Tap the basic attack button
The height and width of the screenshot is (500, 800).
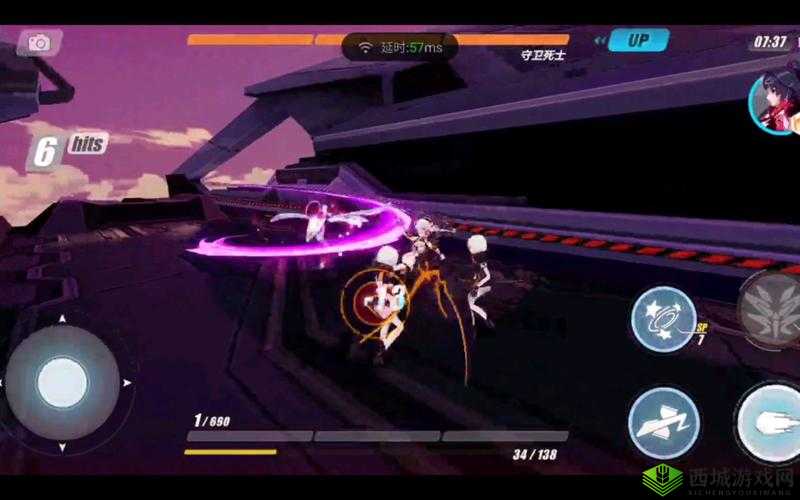772,420
